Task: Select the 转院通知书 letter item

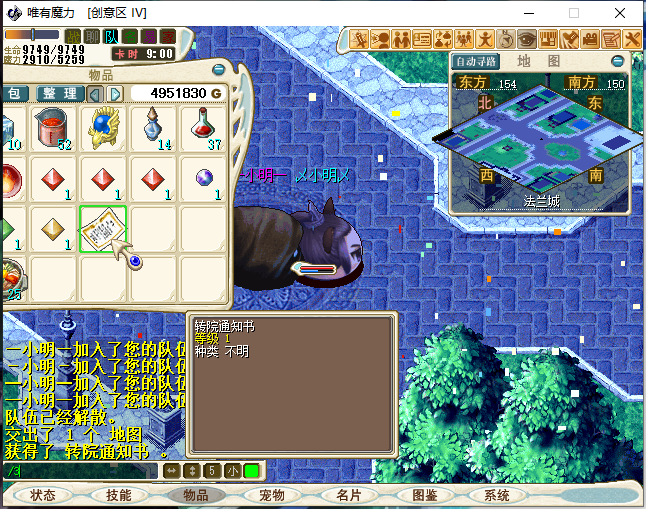Action: (x=103, y=231)
